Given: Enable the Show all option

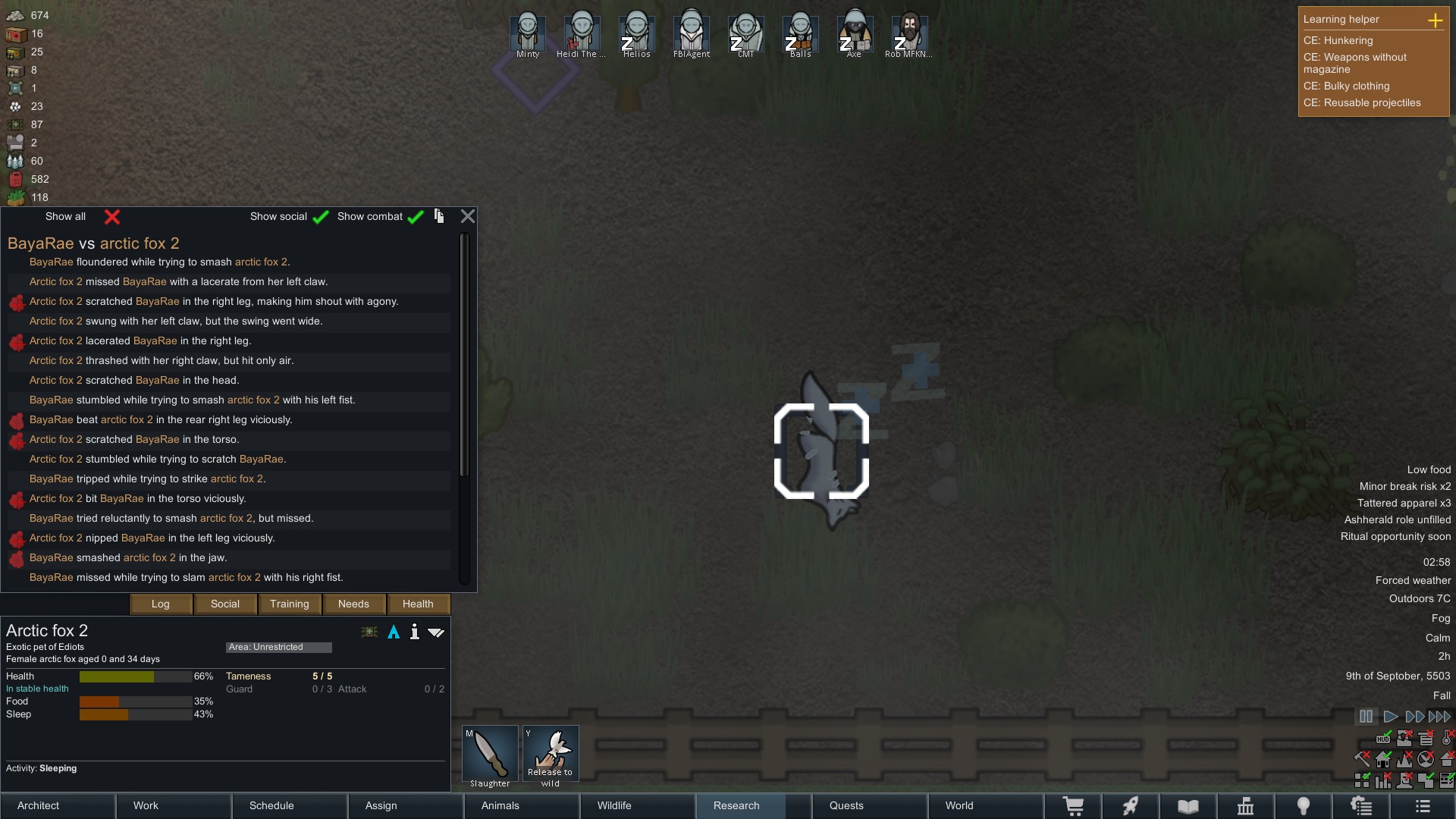Looking at the screenshot, I should [x=112, y=217].
